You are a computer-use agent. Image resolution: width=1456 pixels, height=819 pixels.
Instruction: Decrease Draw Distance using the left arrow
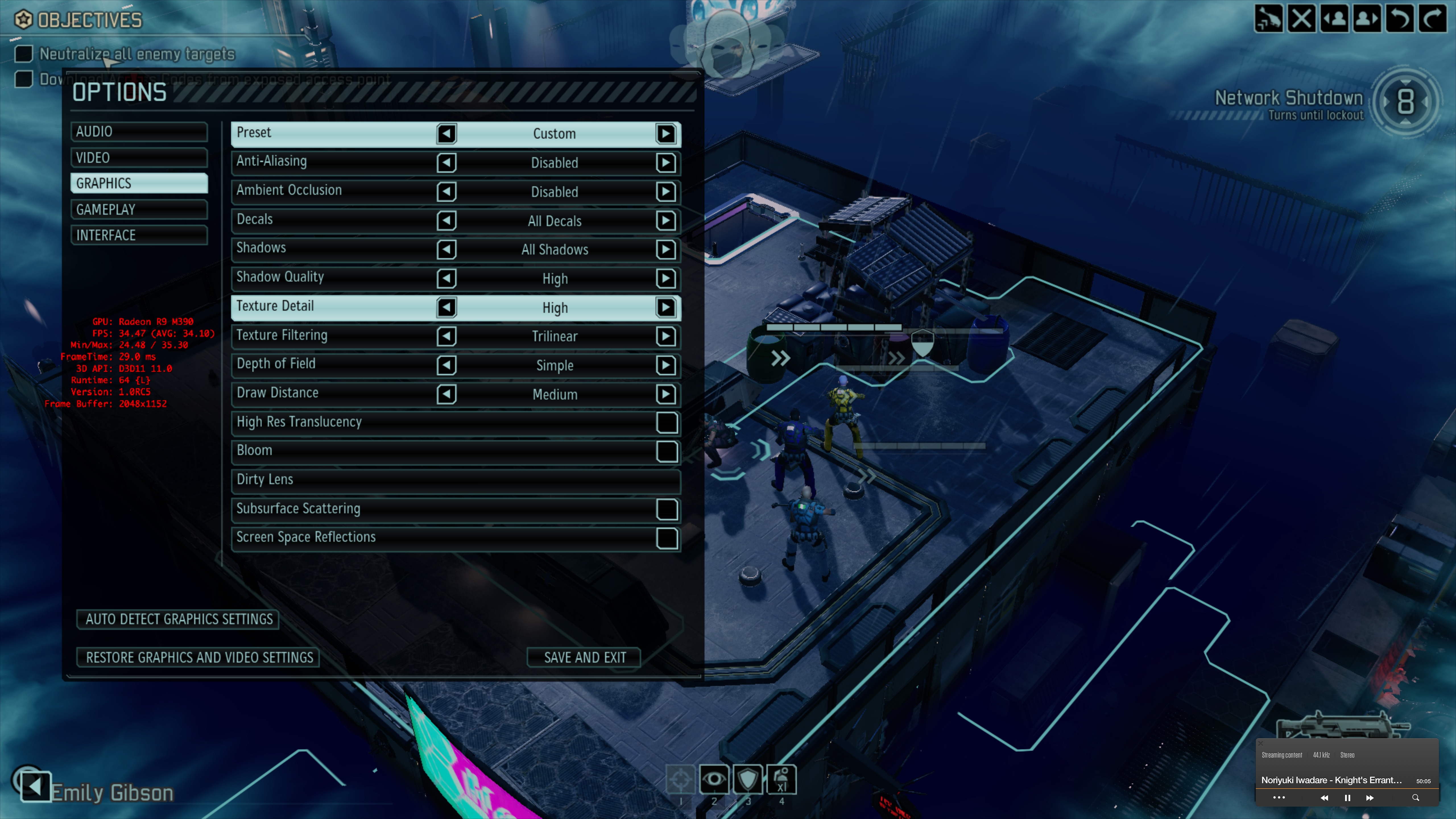tap(446, 394)
